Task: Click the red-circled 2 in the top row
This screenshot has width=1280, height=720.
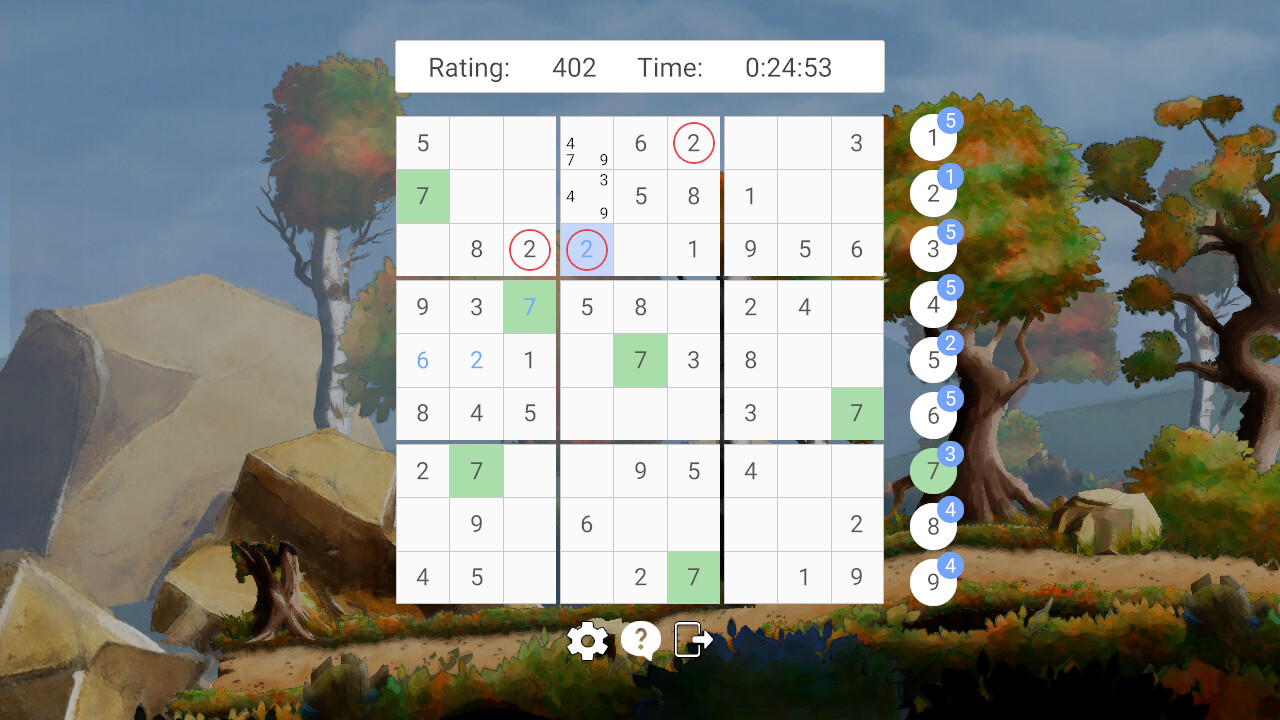Action: click(693, 143)
